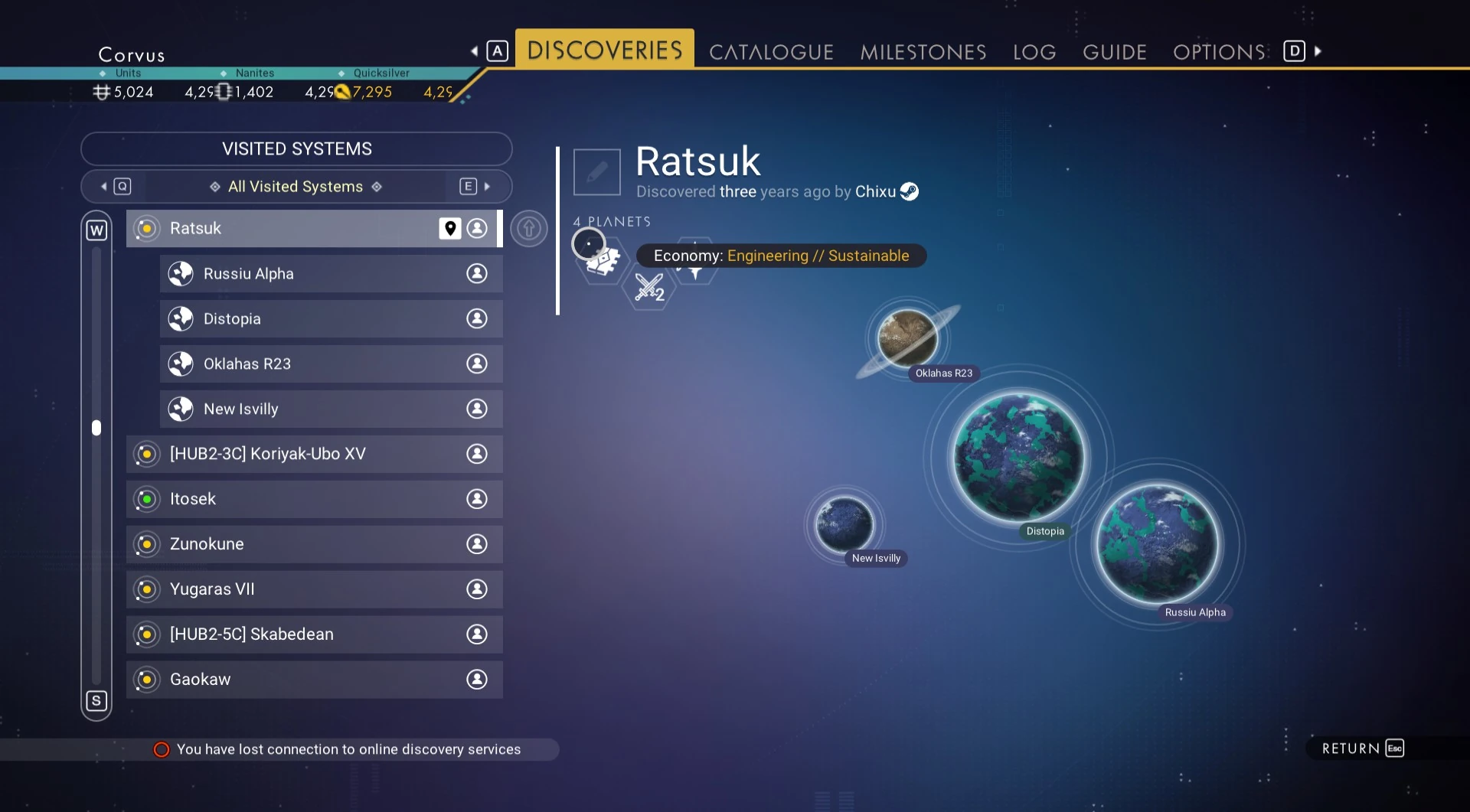Click the rename pencil icon beside Ratsuk
1470x812 pixels.
pos(596,172)
